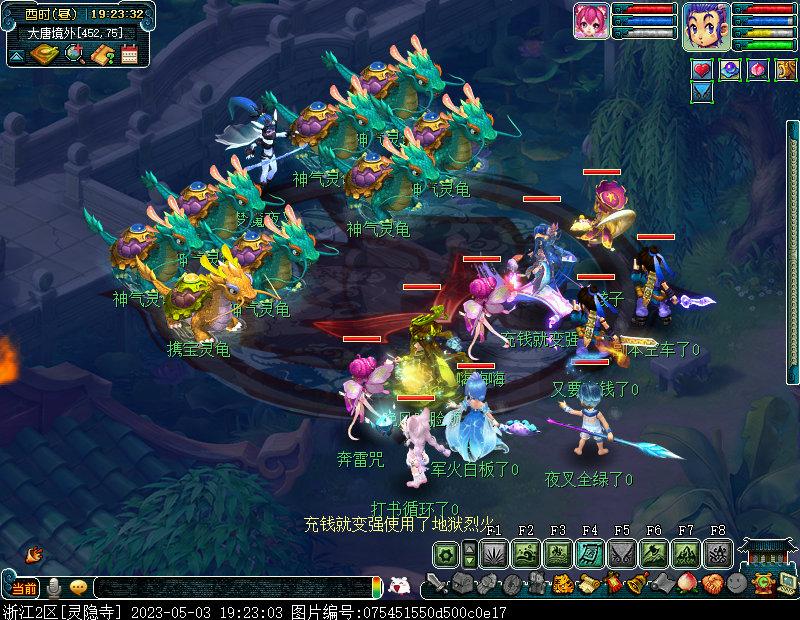Select the red heart buff icon
800x620 pixels.
click(702, 69)
